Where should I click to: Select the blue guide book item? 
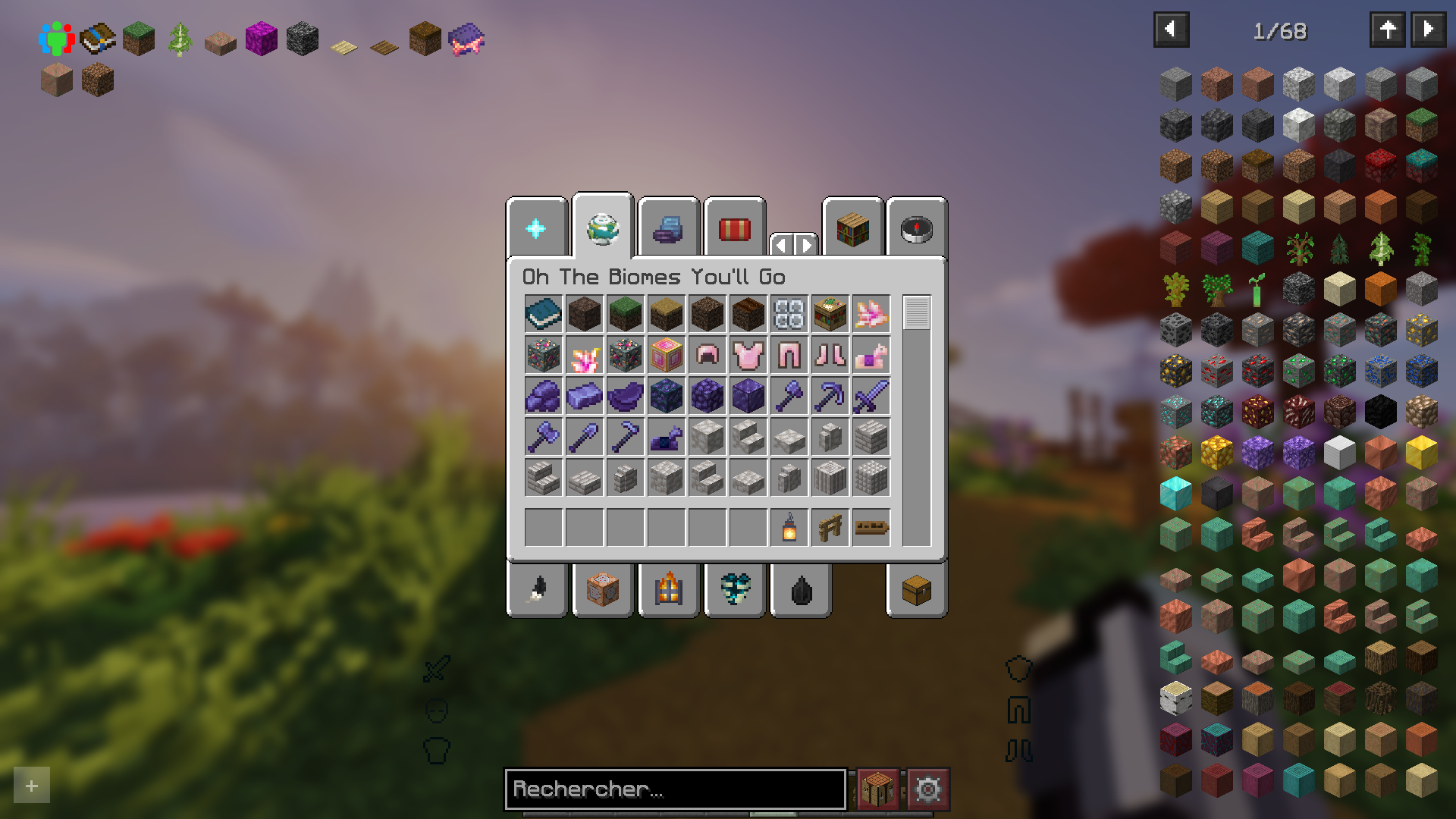(543, 315)
